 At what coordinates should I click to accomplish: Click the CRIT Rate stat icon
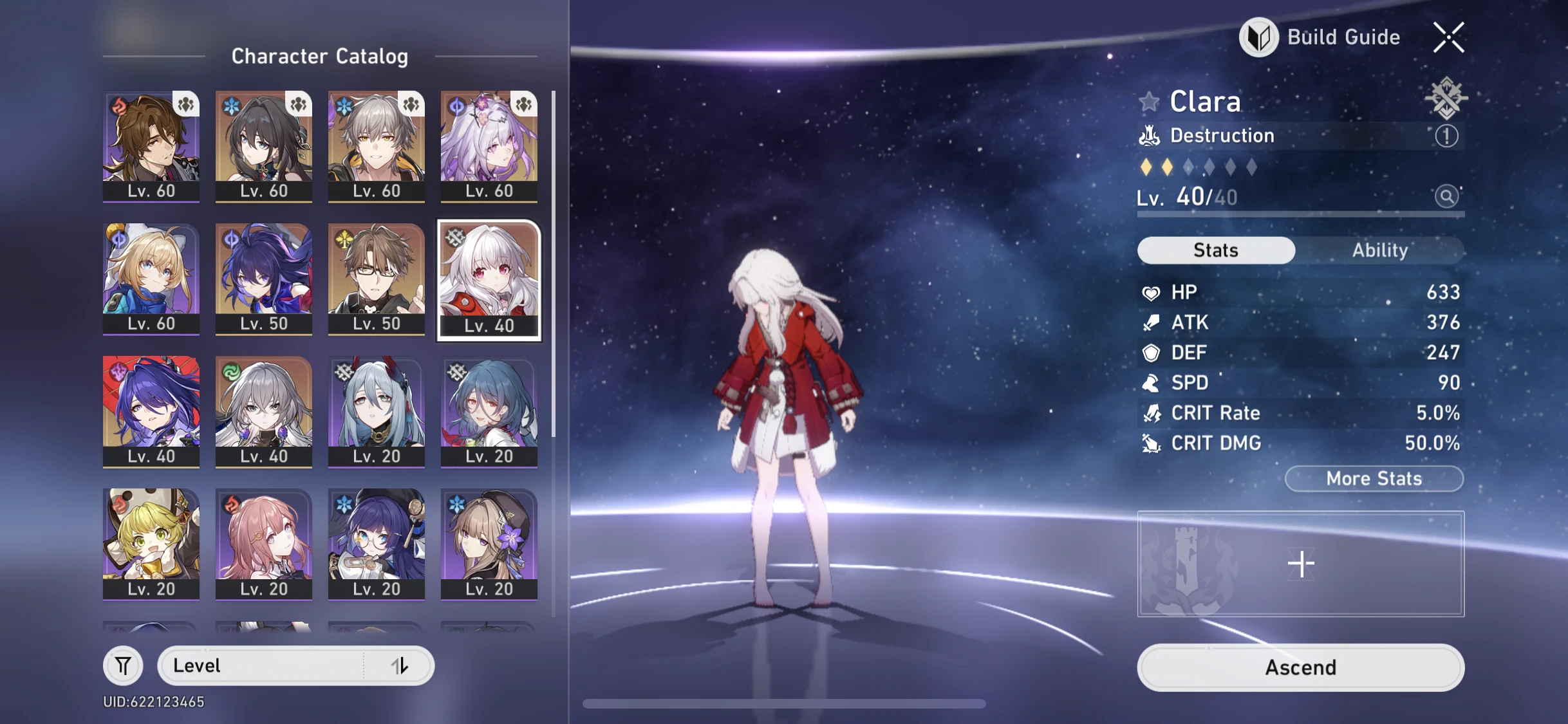coord(1152,413)
